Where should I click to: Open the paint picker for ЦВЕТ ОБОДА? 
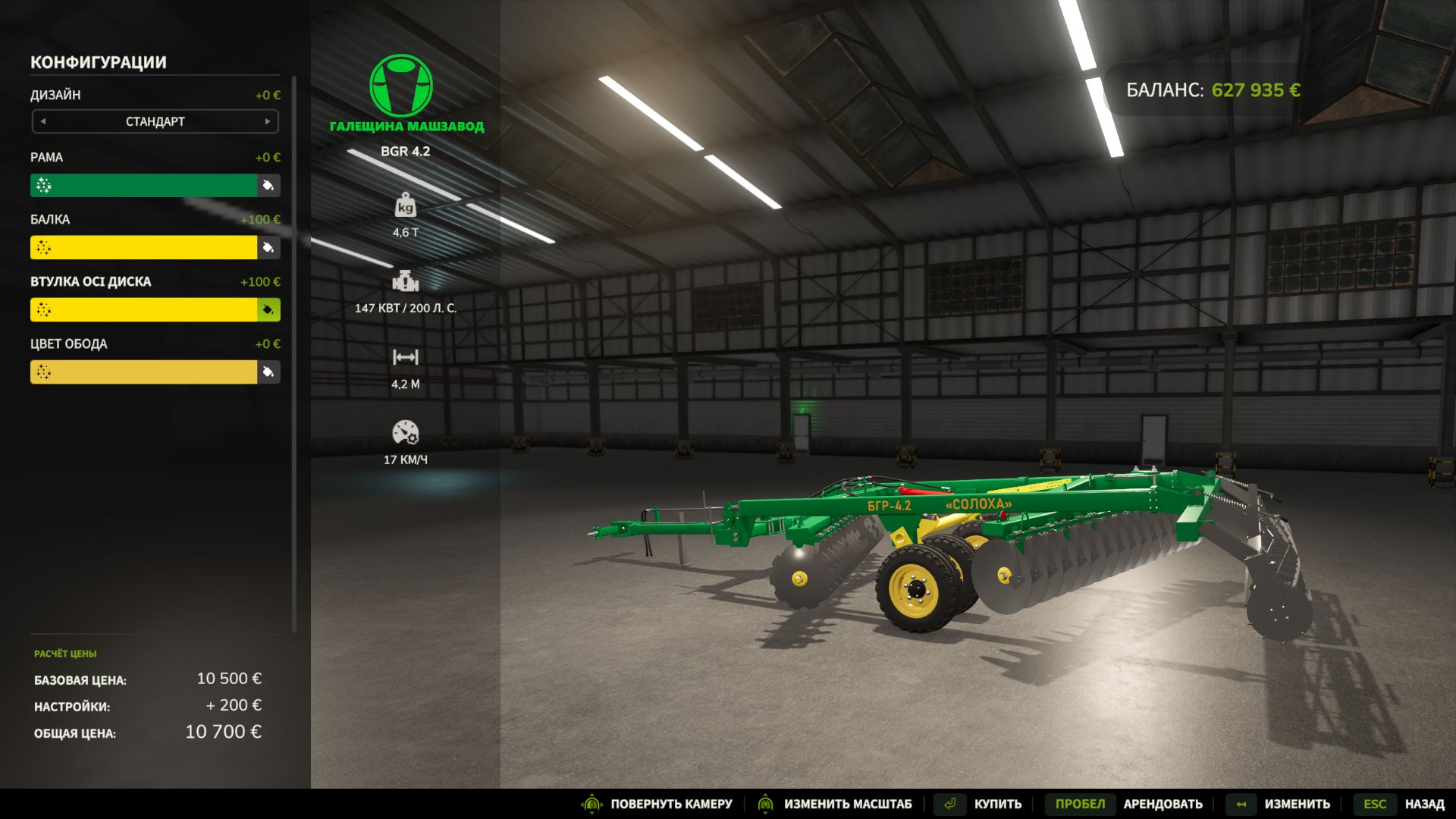269,372
